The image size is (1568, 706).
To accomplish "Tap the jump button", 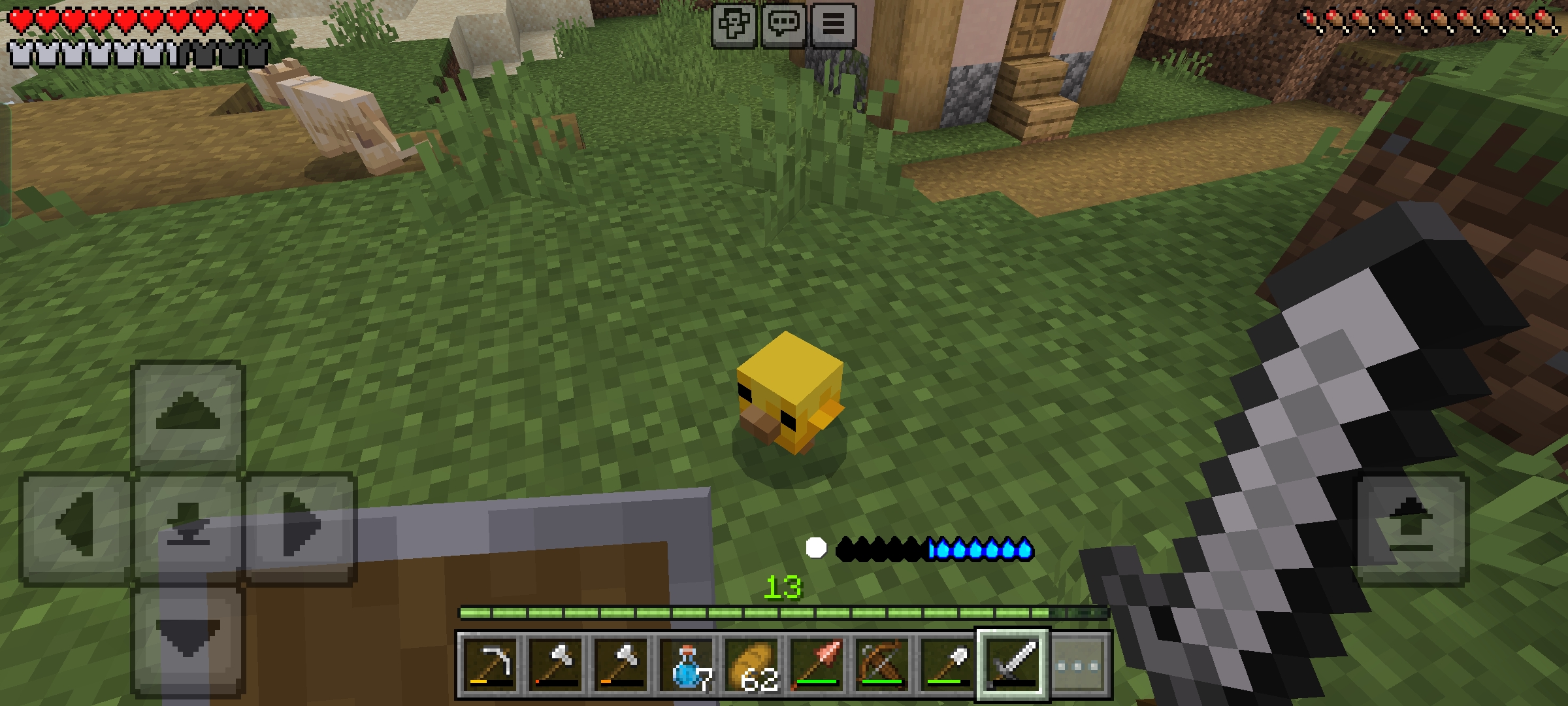I will pos(1411,527).
